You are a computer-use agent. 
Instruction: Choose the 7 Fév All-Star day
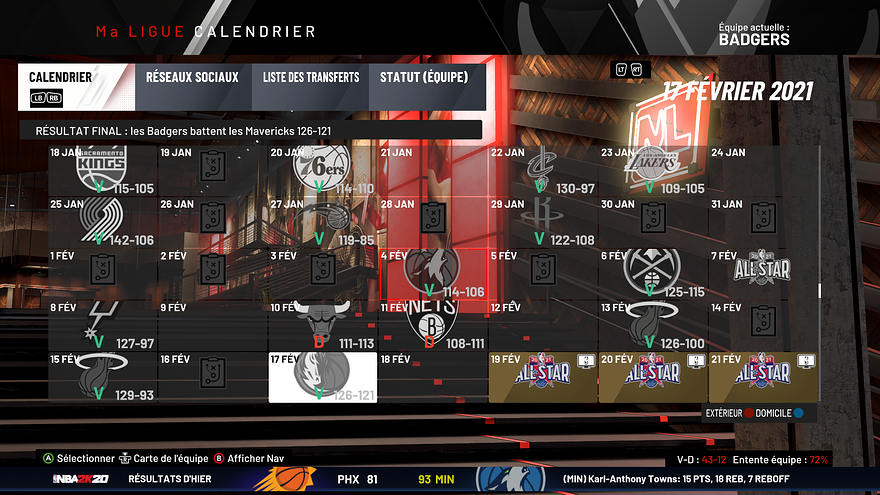click(763, 274)
